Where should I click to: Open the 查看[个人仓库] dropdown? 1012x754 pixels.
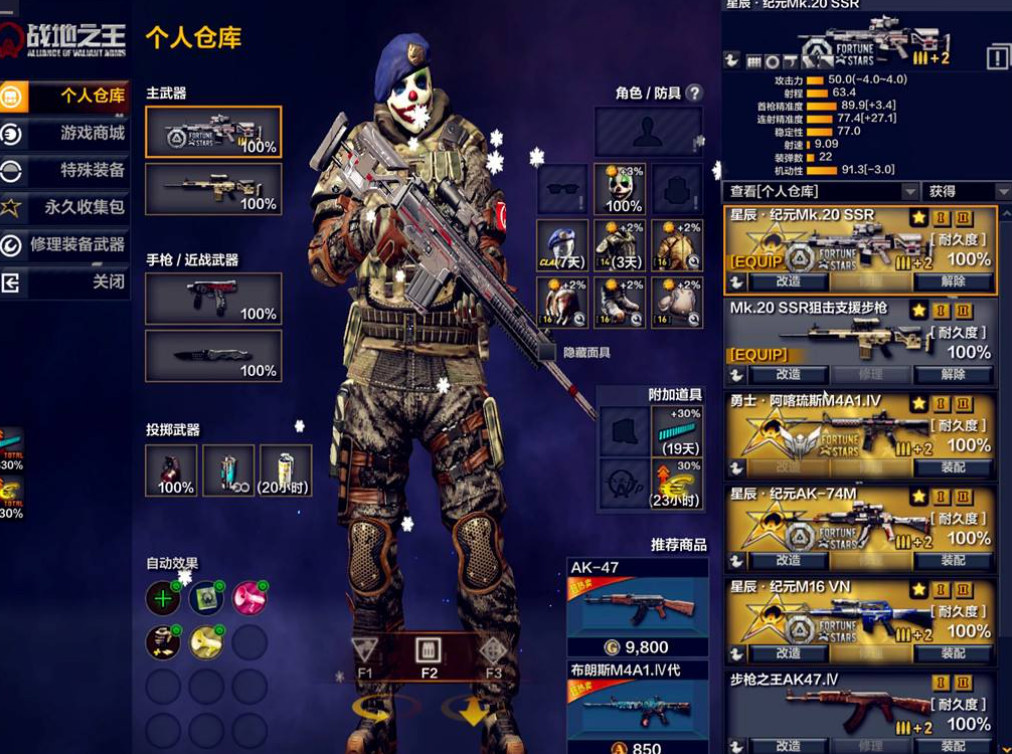click(822, 191)
